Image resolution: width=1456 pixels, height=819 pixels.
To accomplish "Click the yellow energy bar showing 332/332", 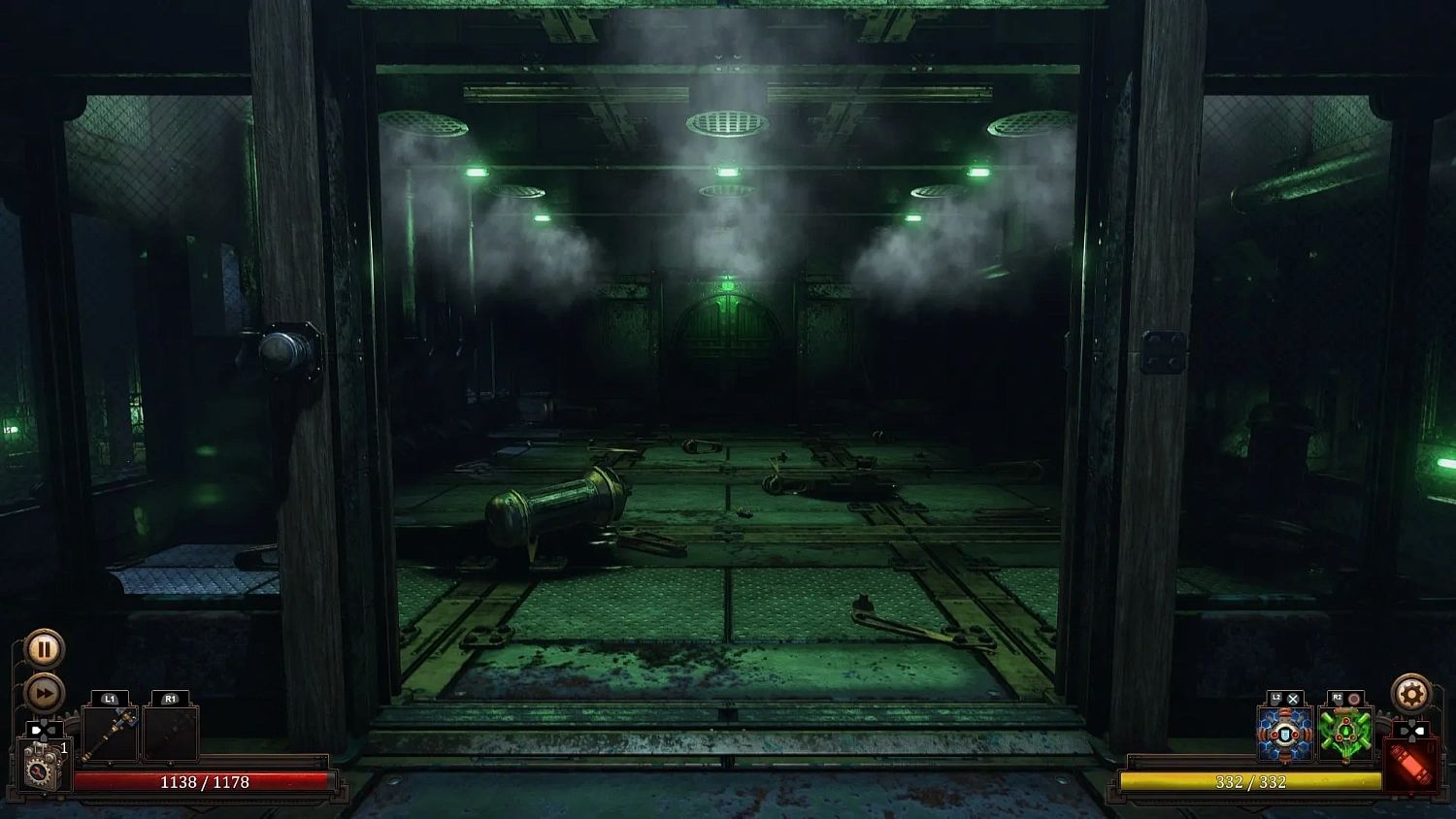I will (1252, 782).
